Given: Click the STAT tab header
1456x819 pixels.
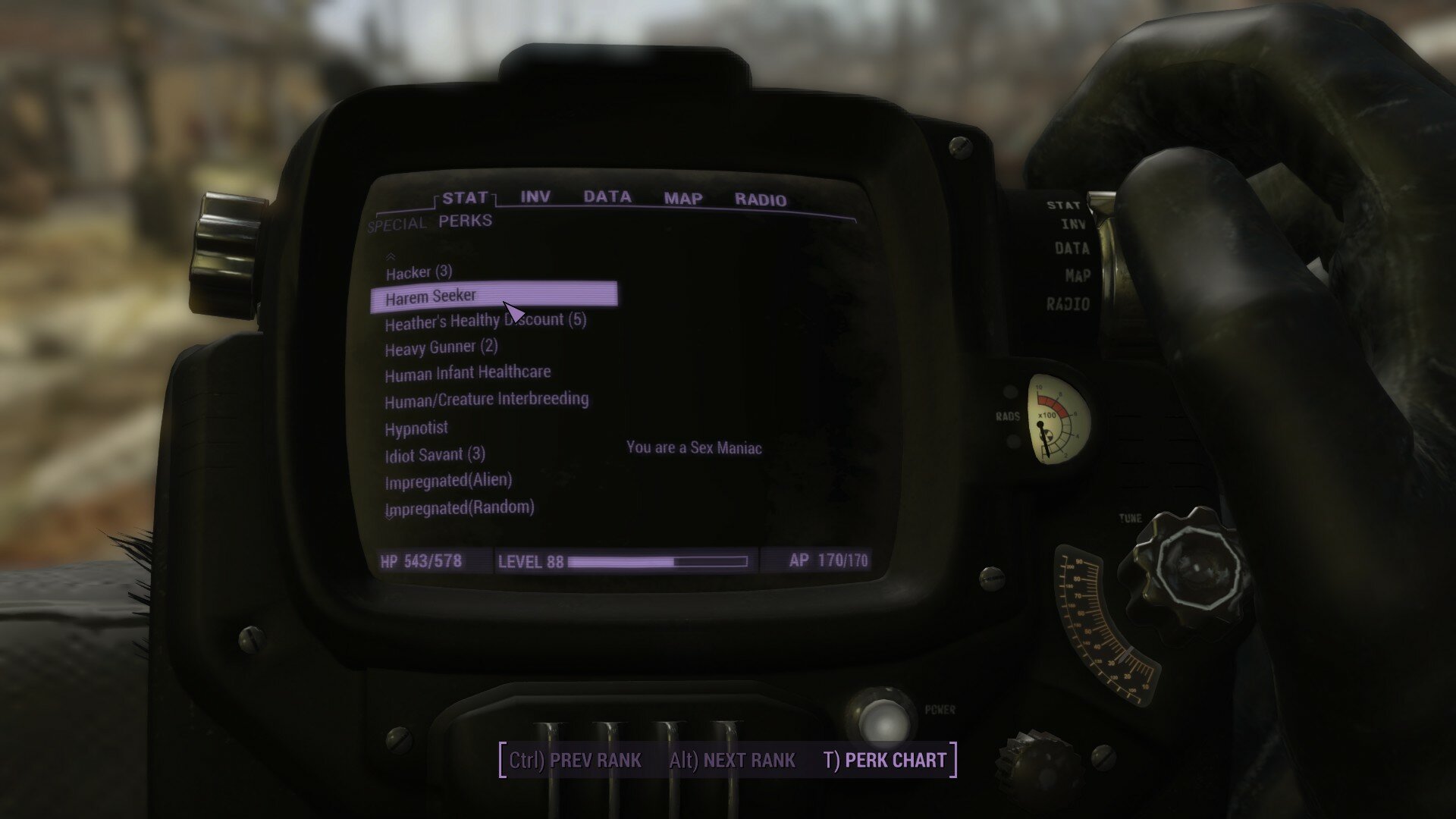Looking at the screenshot, I should pyautogui.click(x=465, y=198).
